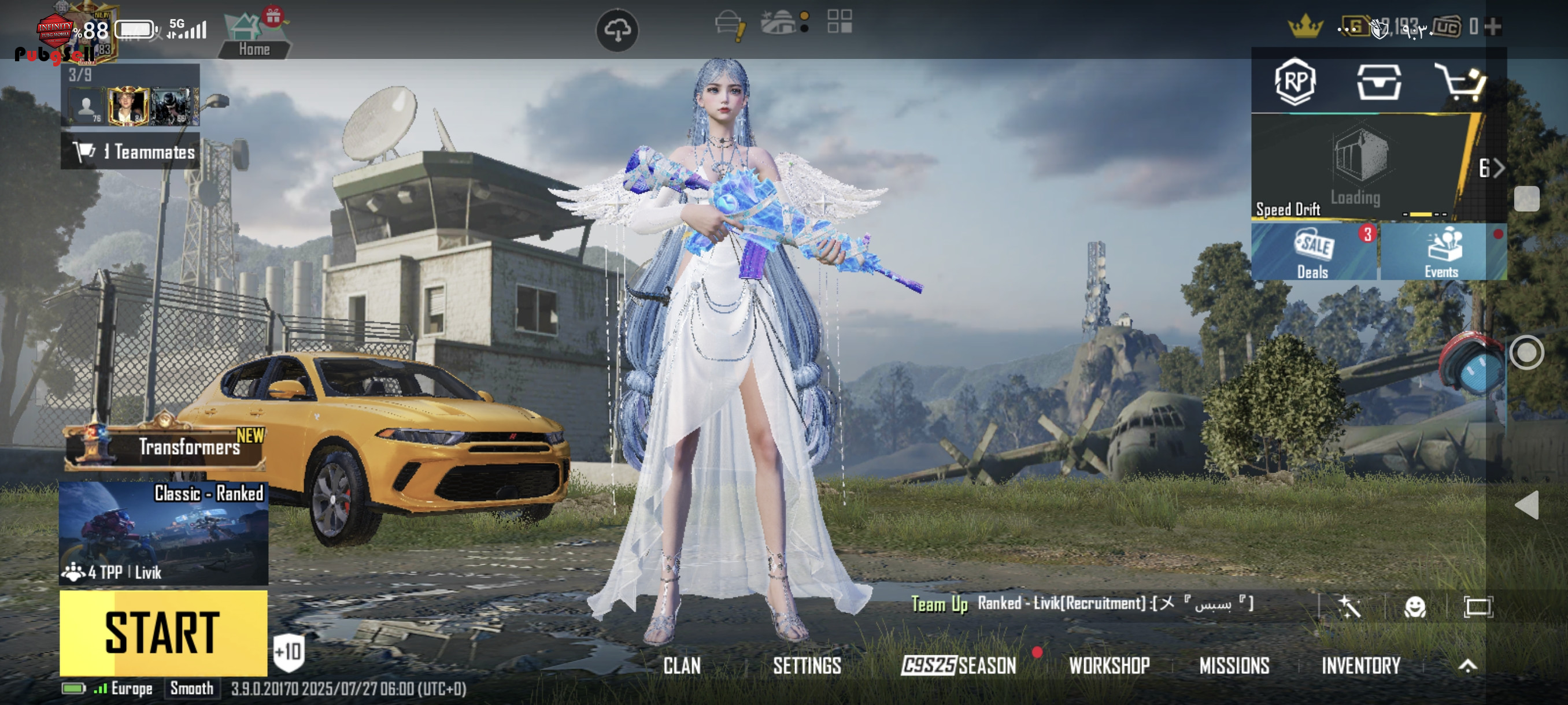Open the CLAN menu
Image resolution: width=1568 pixels, height=705 pixels.
(682, 666)
